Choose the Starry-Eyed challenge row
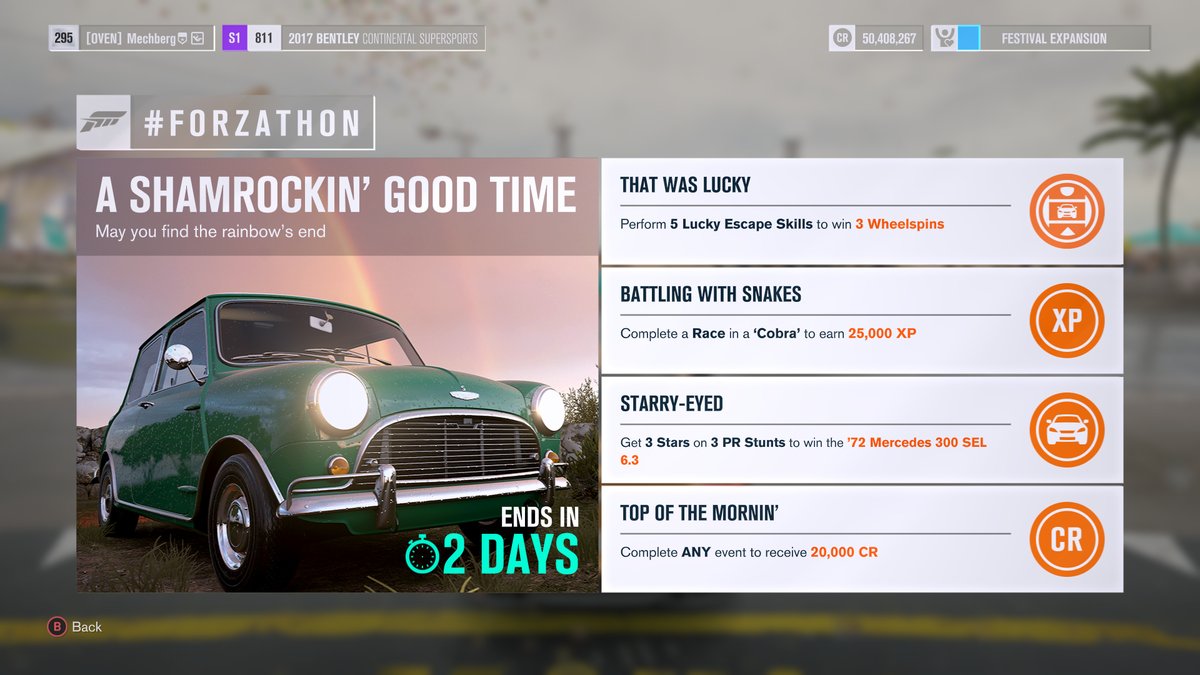1200x675 pixels. click(x=815, y=430)
